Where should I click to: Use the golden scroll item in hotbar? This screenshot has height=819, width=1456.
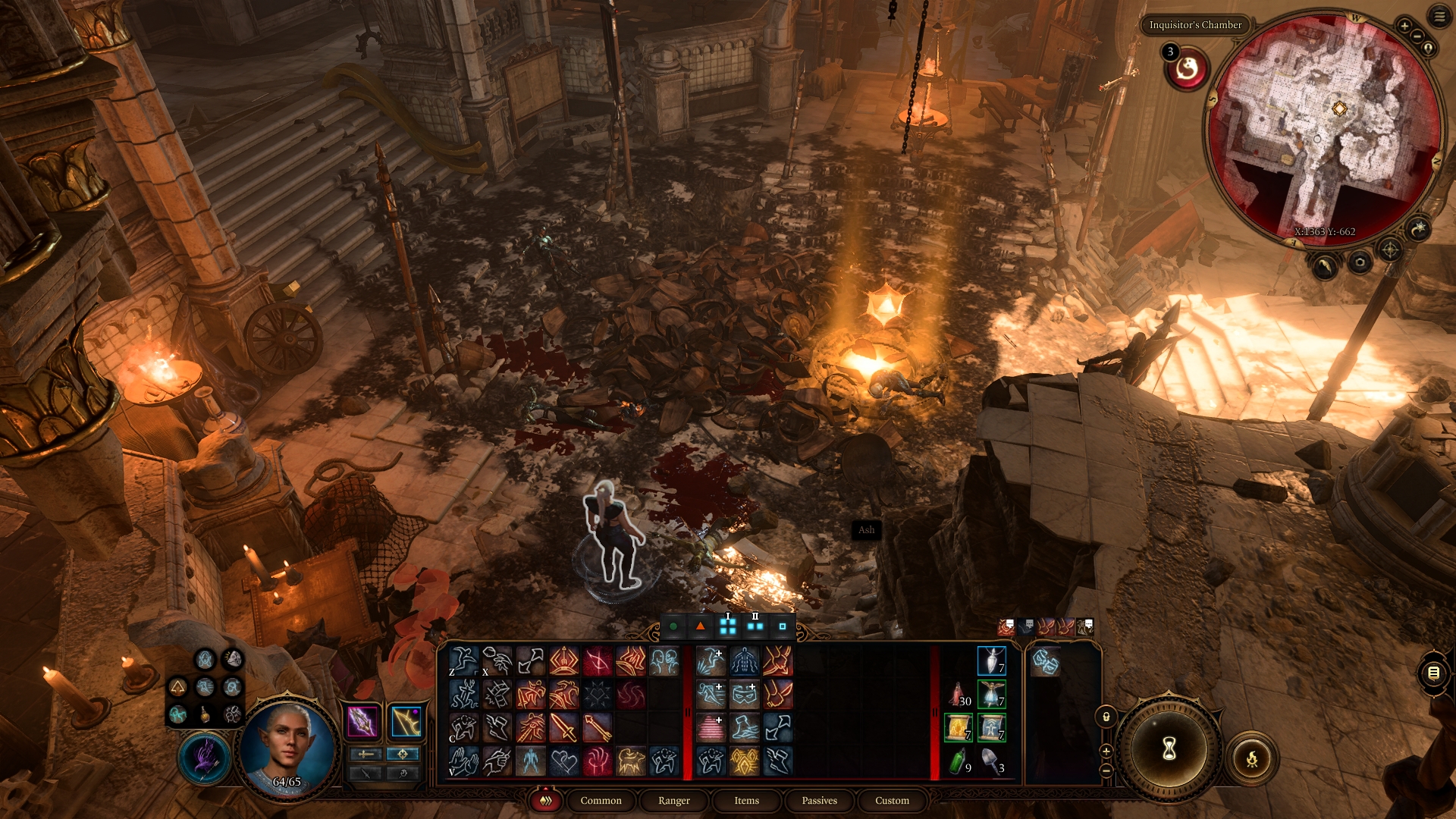tap(959, 727)
